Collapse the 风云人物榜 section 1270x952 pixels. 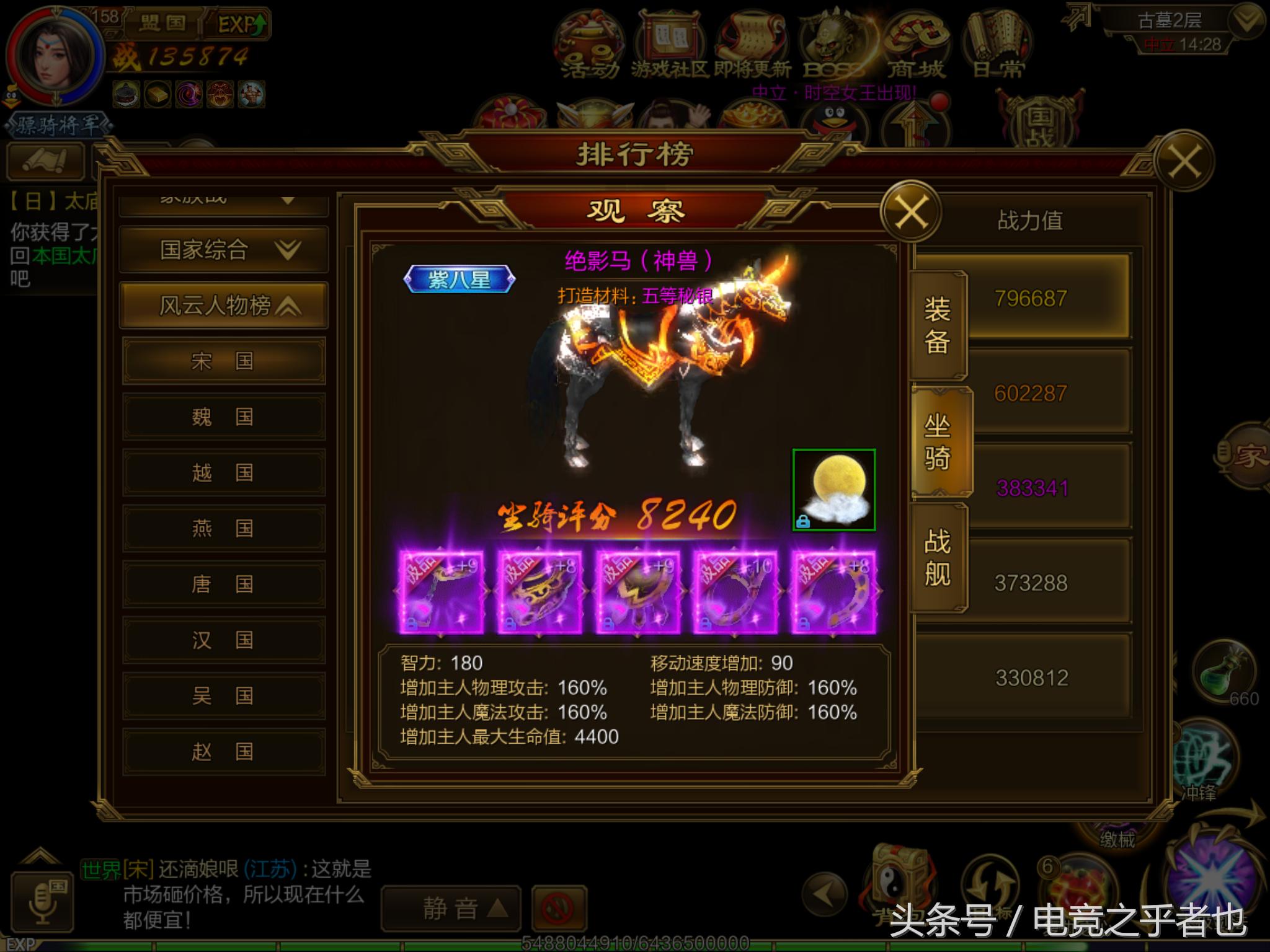tap(223, 304)
